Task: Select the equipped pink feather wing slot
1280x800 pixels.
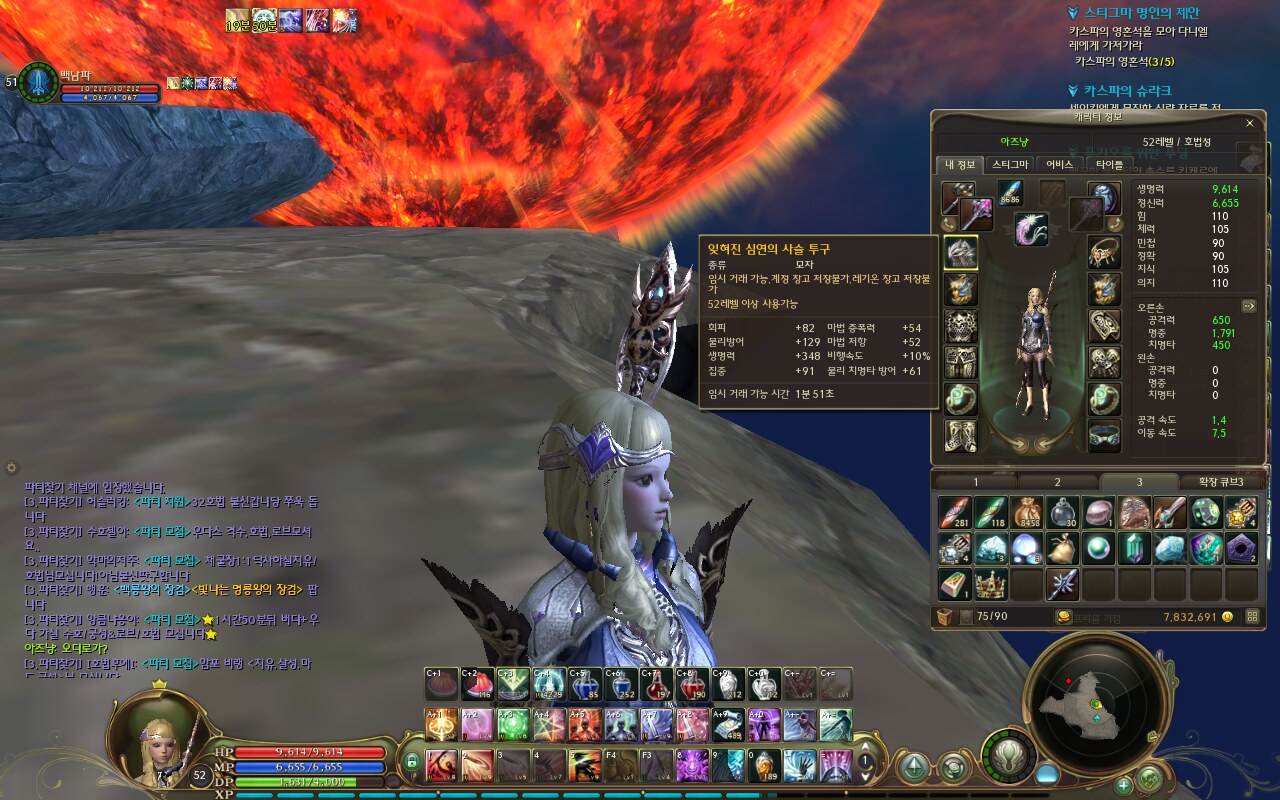Action: pyautogui.click(x=1031, y=230)
